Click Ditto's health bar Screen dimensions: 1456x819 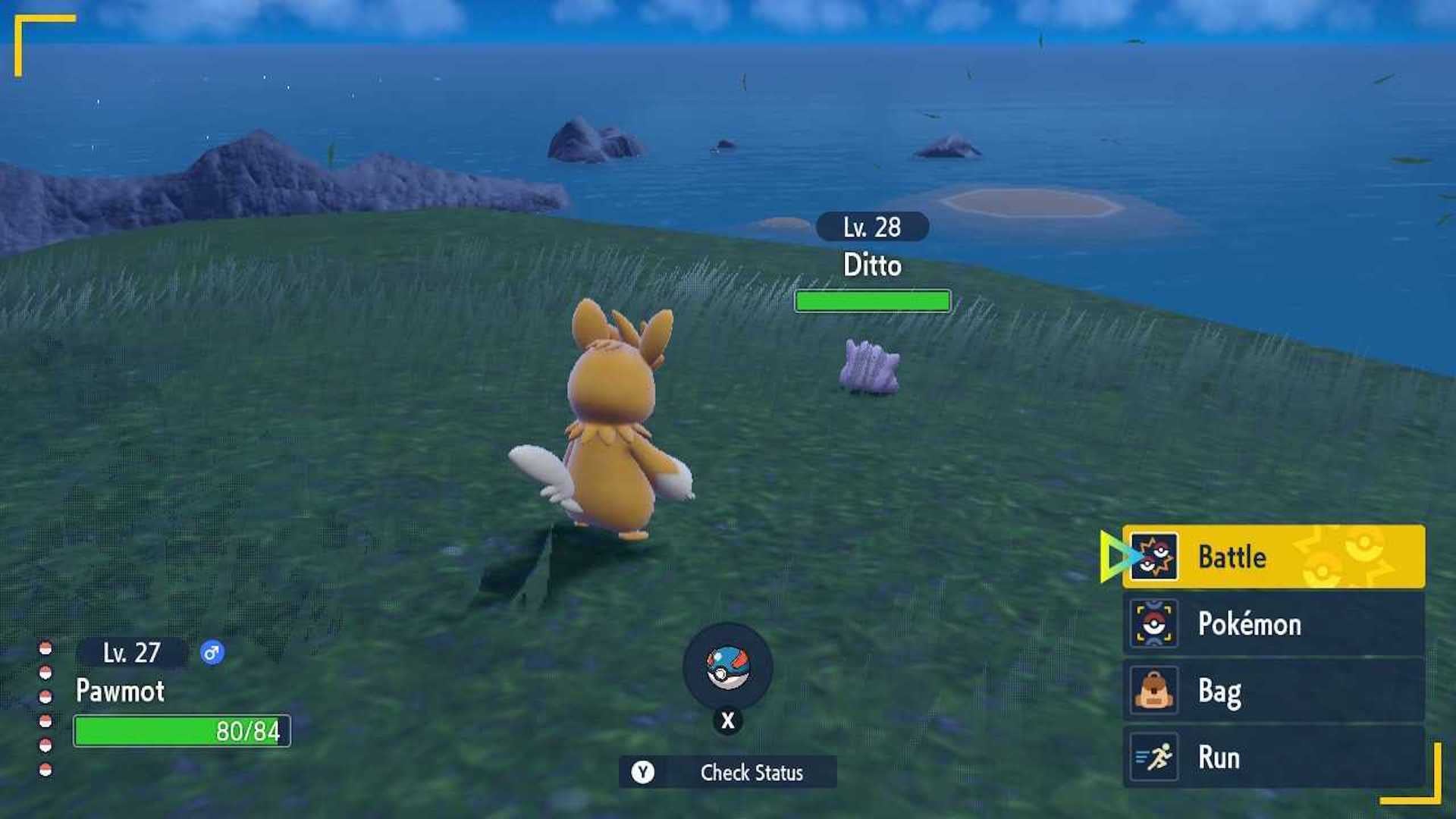[873, 301]
